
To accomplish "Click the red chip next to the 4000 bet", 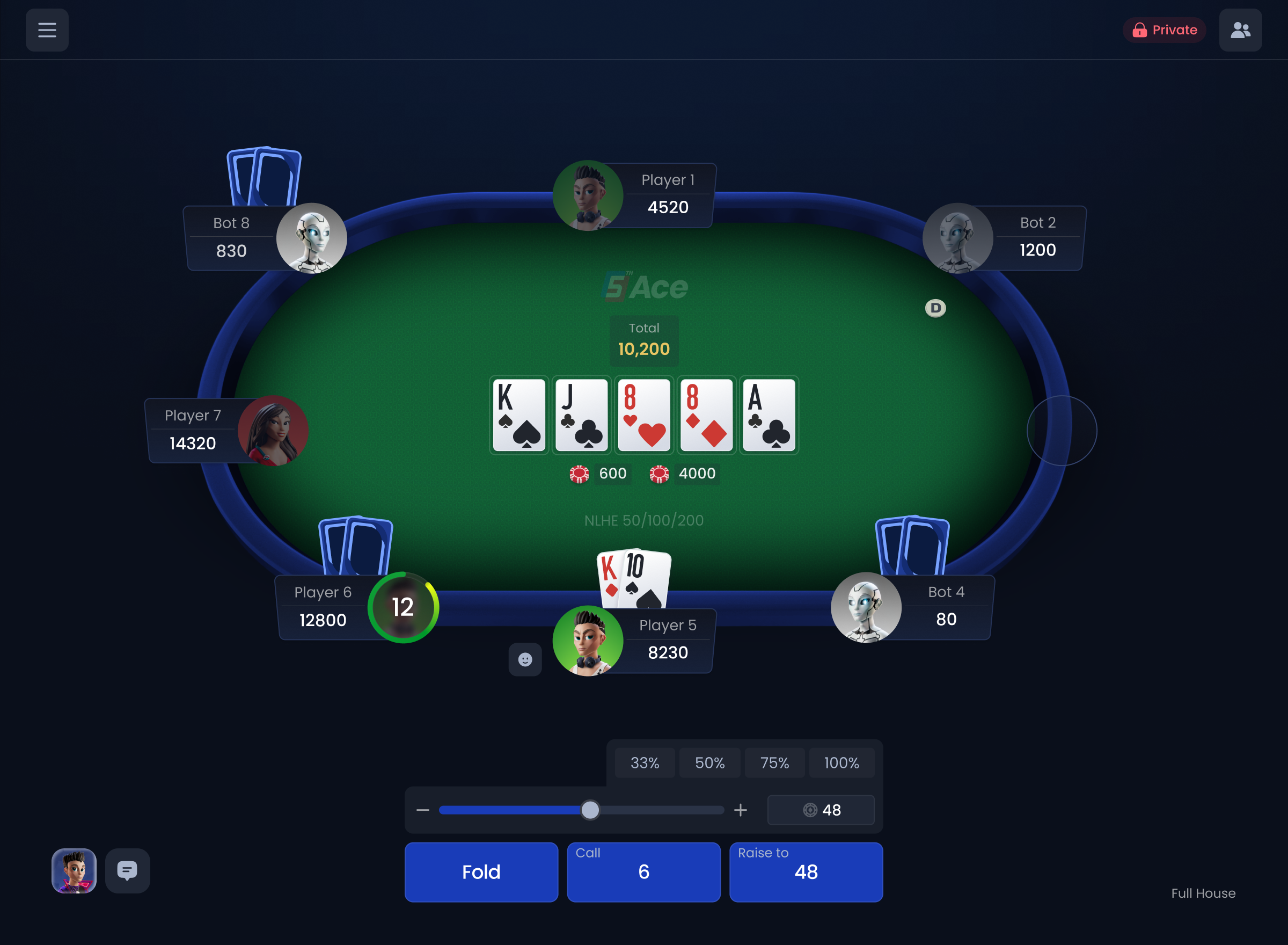I will click(659, 474).
